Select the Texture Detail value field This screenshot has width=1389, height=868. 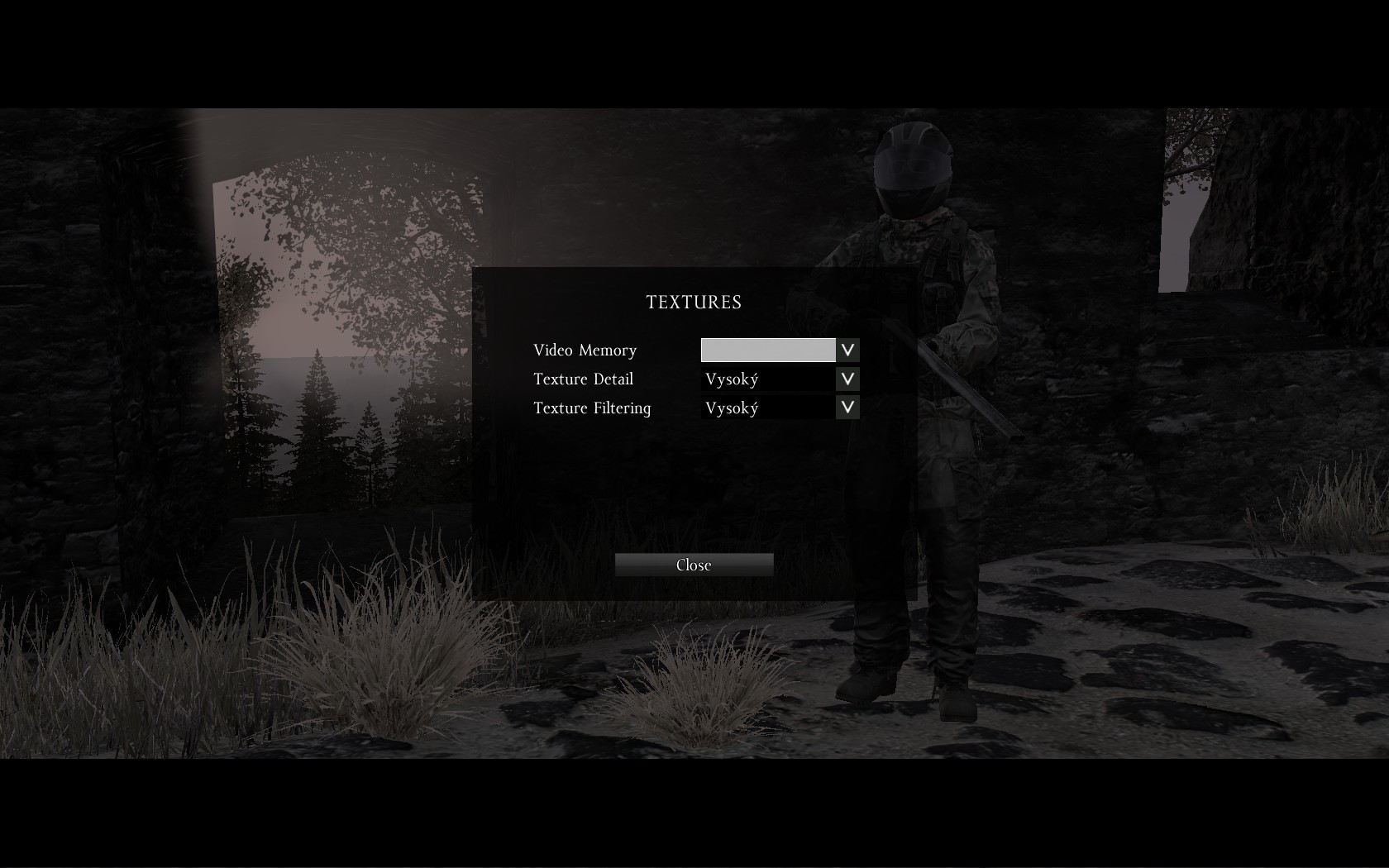(767, 379)
